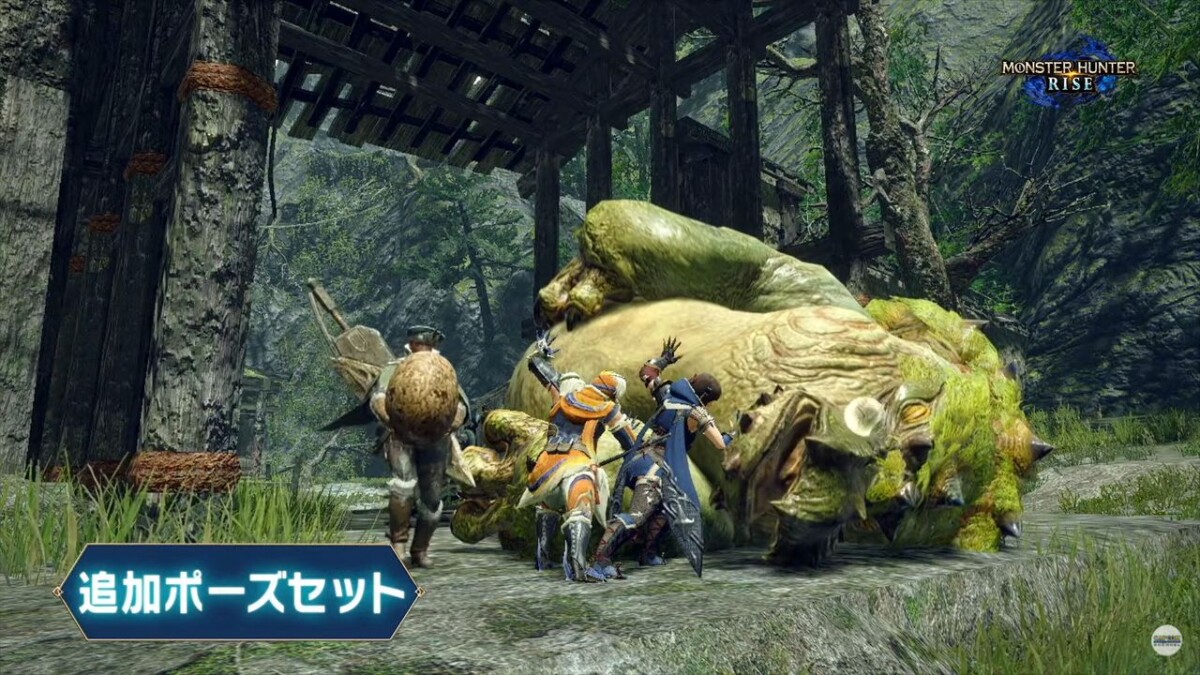This screenshot has width=1200, height=675.
Task: Select the 追加ポーズセット banner
Action: [238, 592]
